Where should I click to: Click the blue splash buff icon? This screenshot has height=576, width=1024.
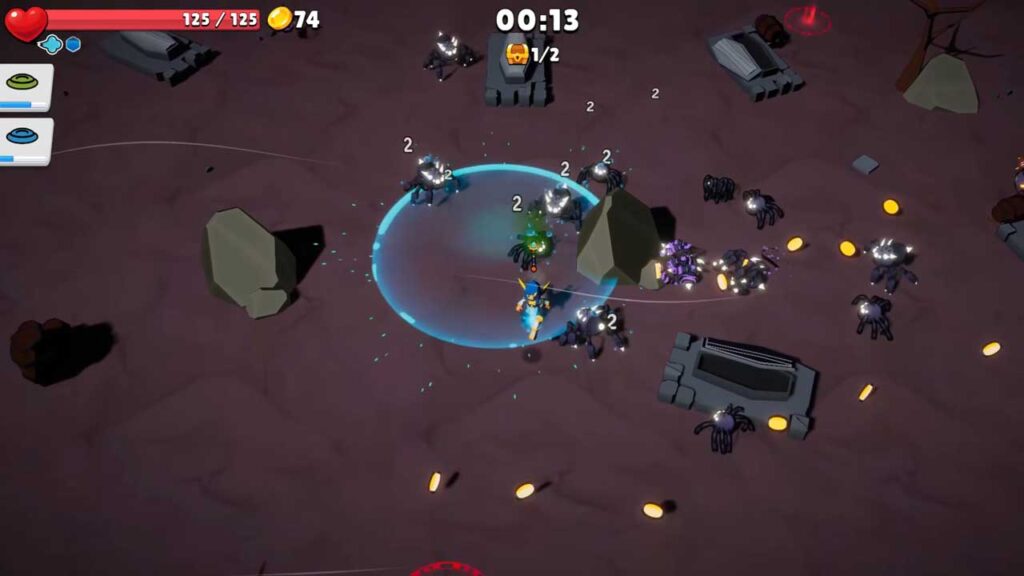[x=51, y=44]
